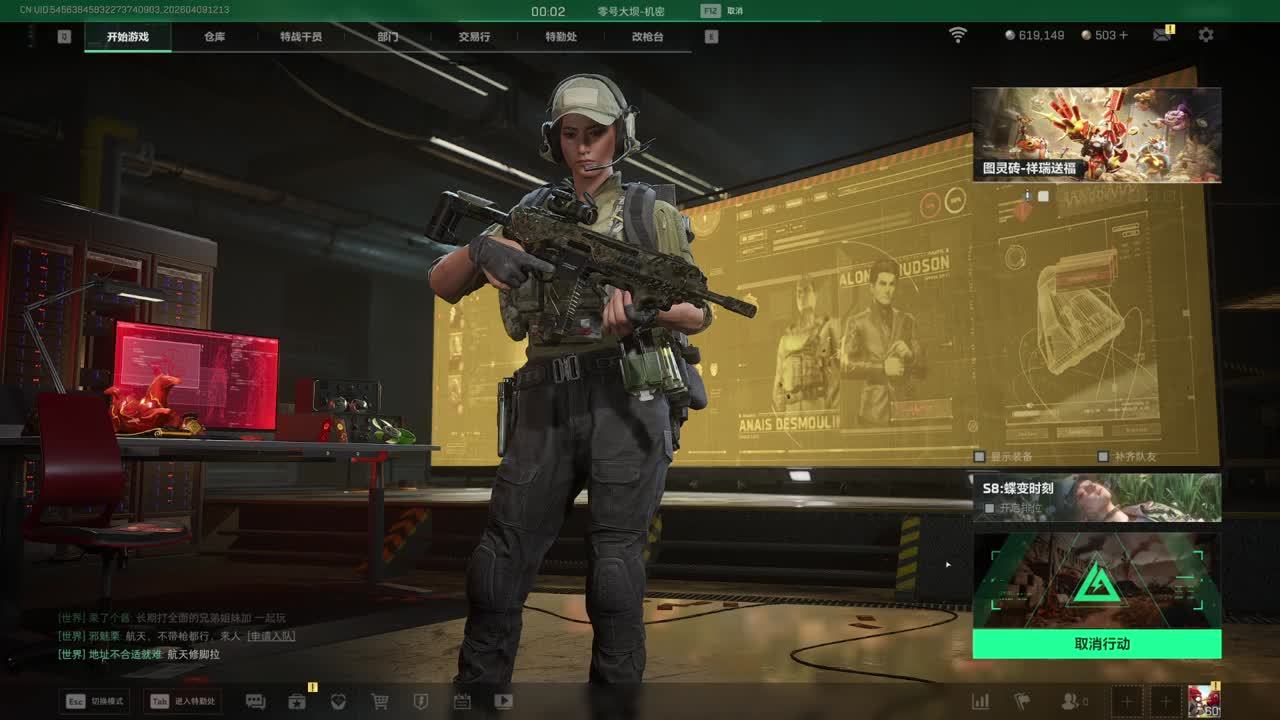This screenshot has height=720, width=1280.
Task: Click the player avatar portrait
Action: 1203,702
